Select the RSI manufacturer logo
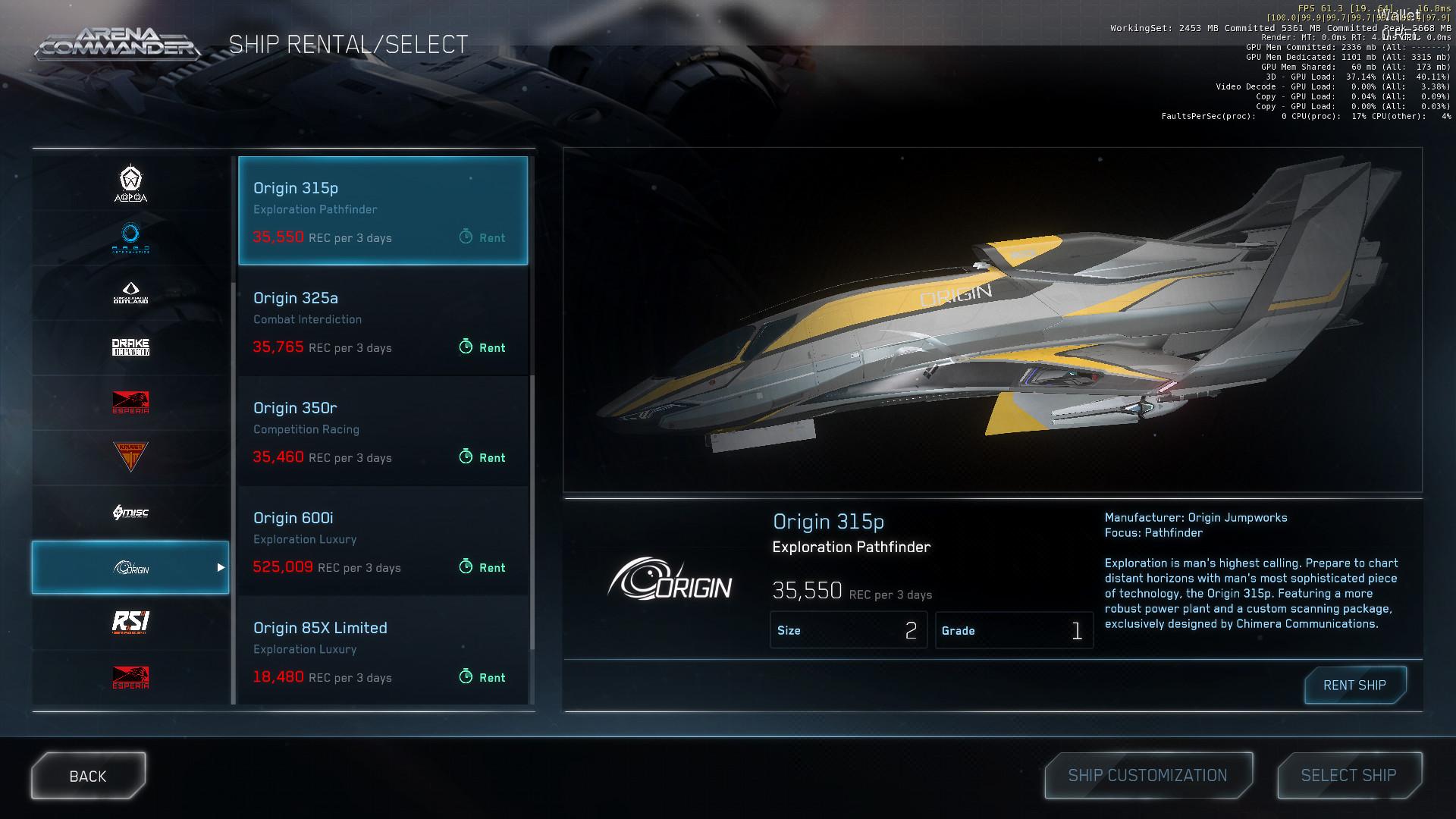Viewport: 1456px width, 819px height. [130, 622]
